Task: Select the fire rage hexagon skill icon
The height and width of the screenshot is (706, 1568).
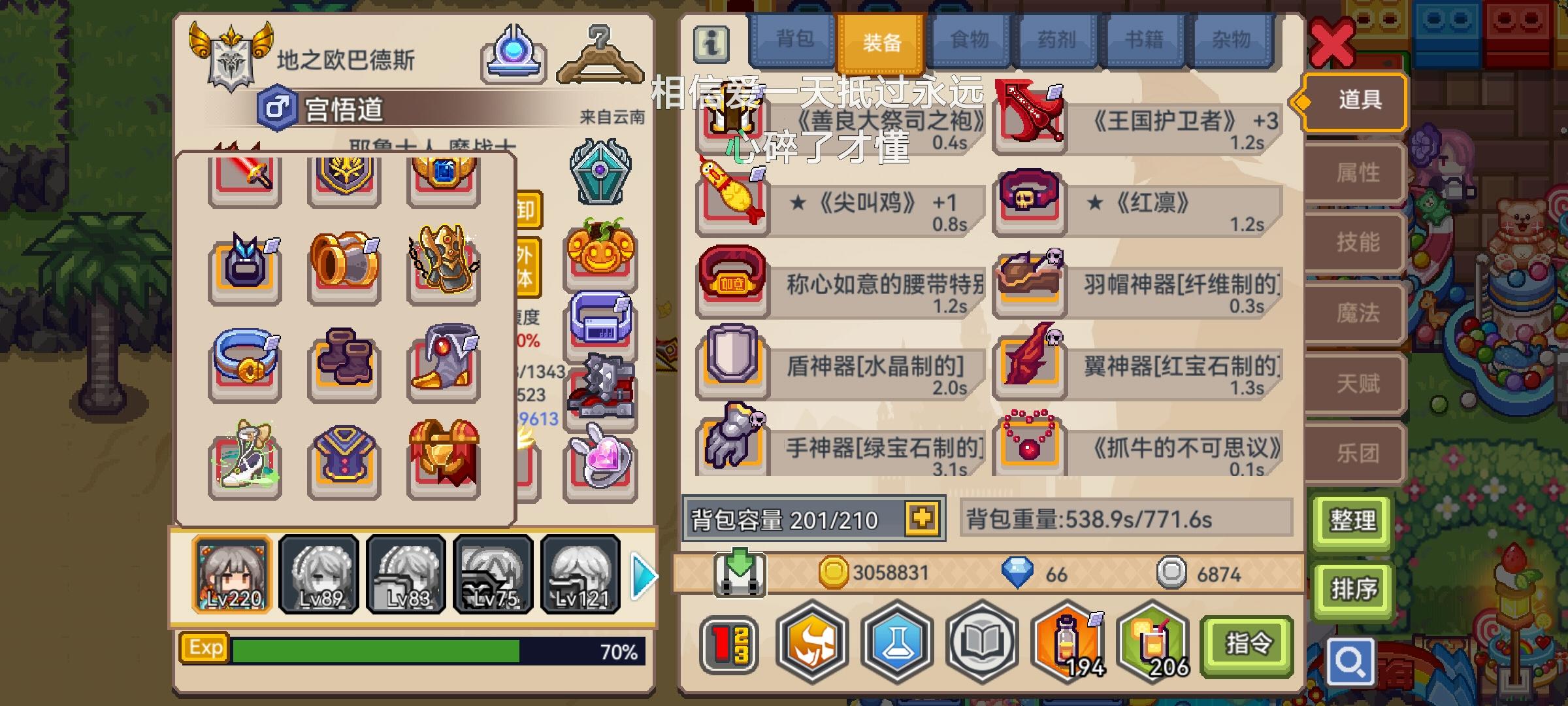Action: click(813, 643)
